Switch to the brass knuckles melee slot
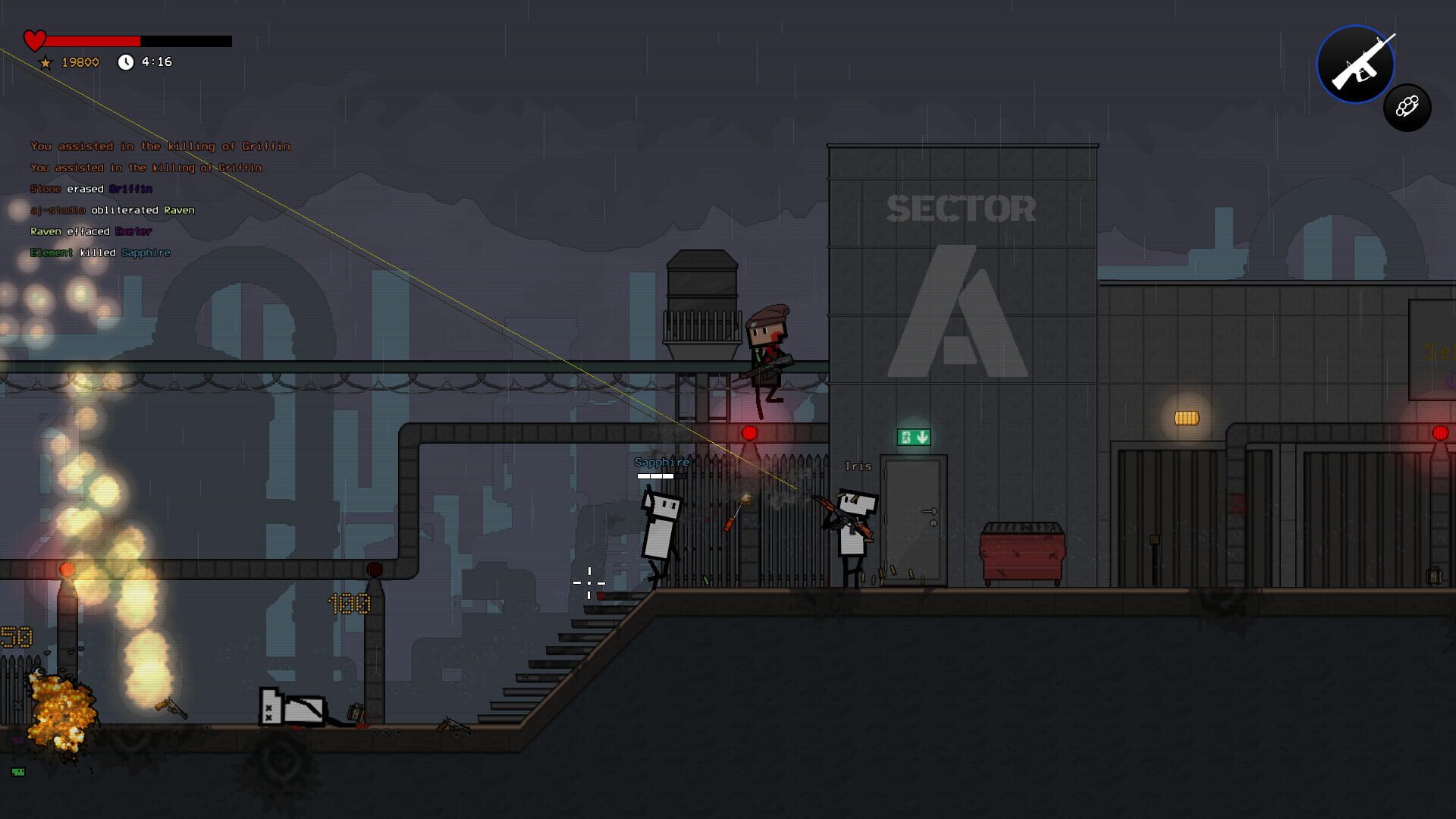 (x=1407, y=107)
